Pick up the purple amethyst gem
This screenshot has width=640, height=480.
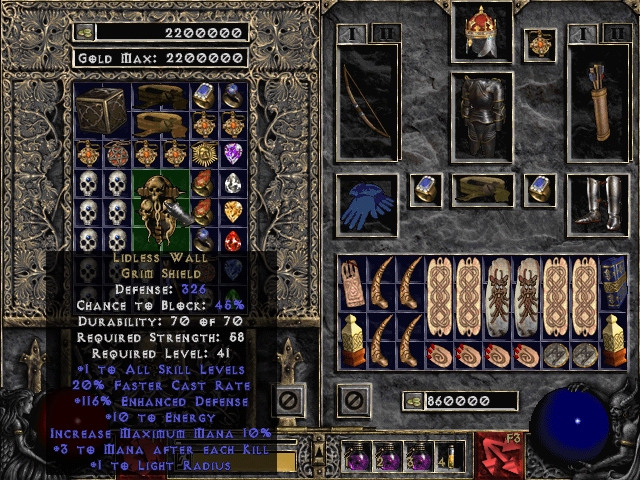[x=232, y=154]
